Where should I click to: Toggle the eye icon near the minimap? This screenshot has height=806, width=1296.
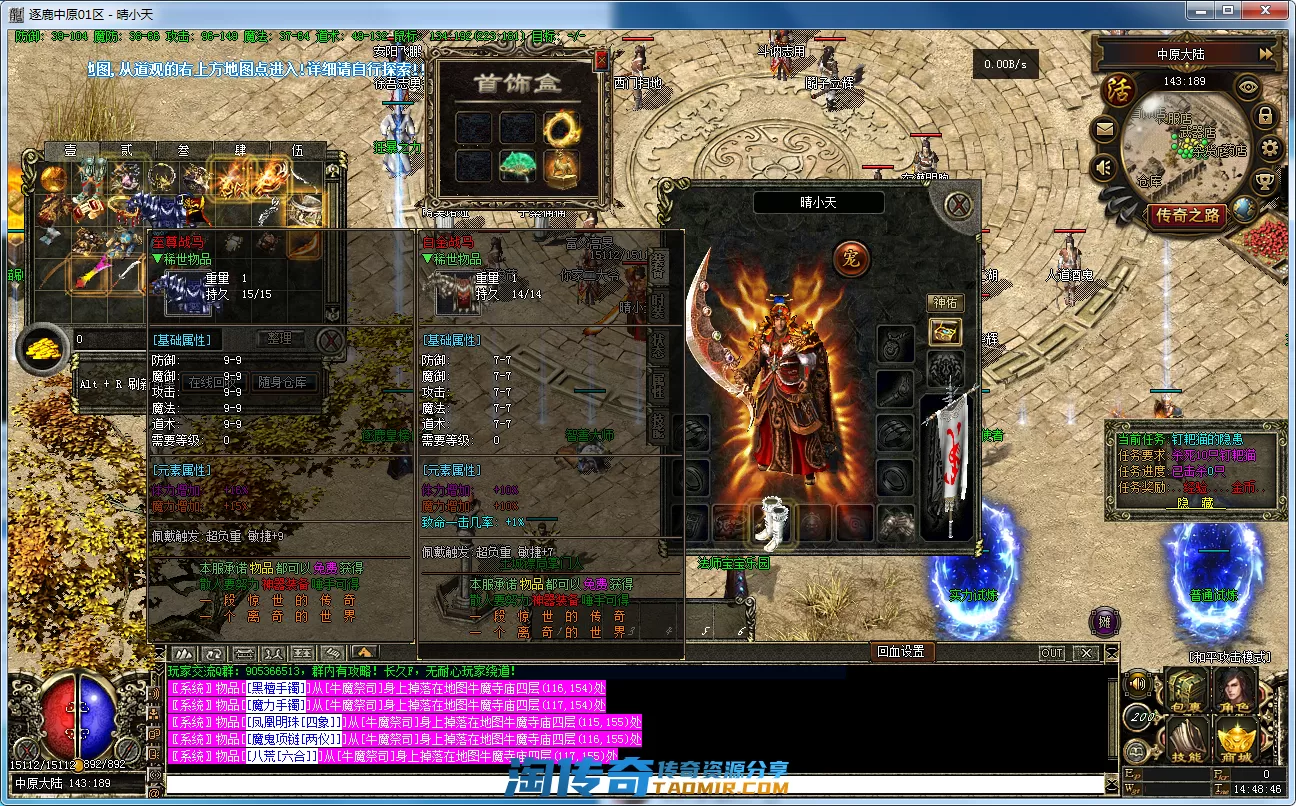click(1247, 87)
